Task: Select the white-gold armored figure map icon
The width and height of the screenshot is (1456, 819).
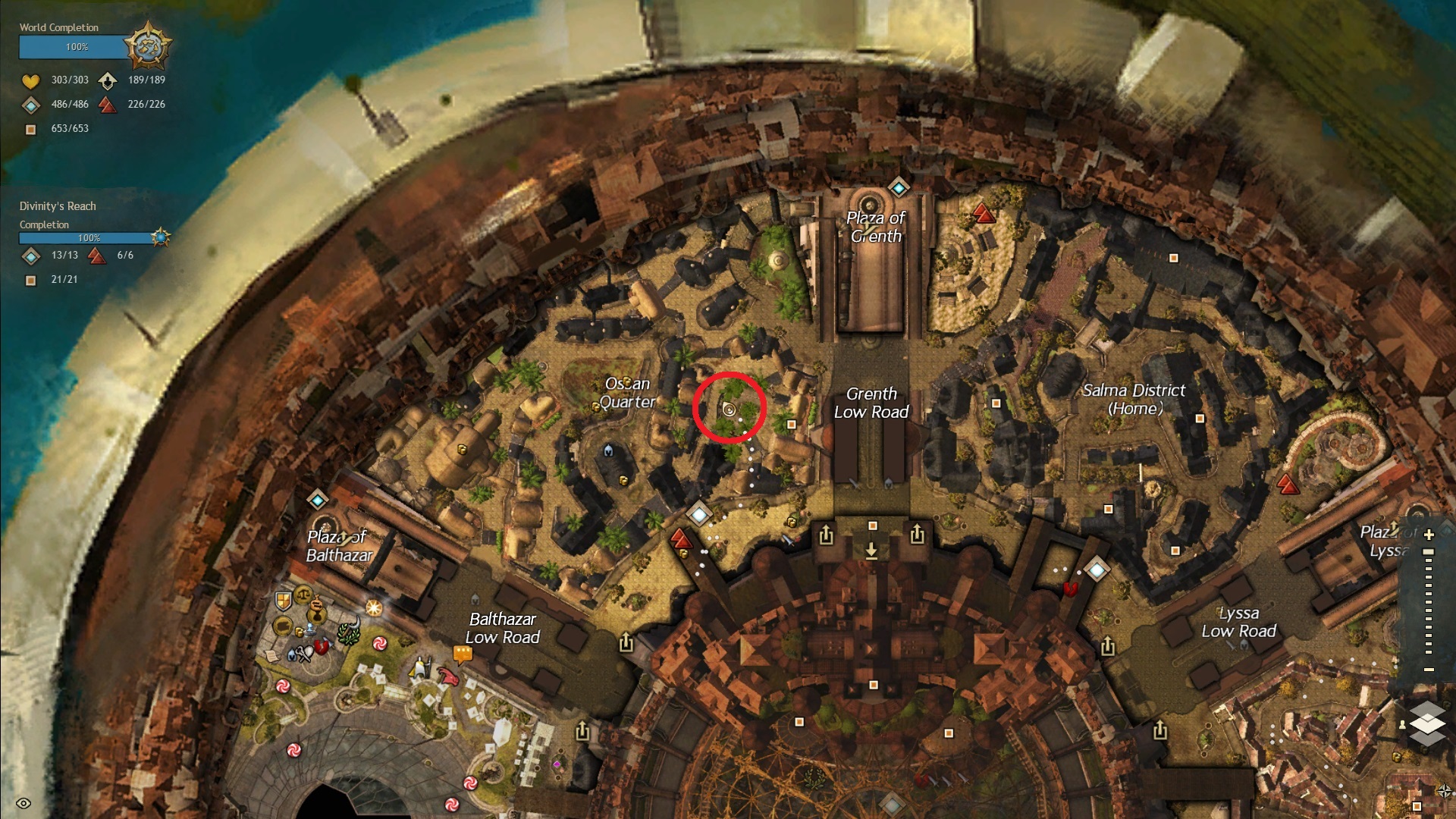Action: [x=419, y=667]
